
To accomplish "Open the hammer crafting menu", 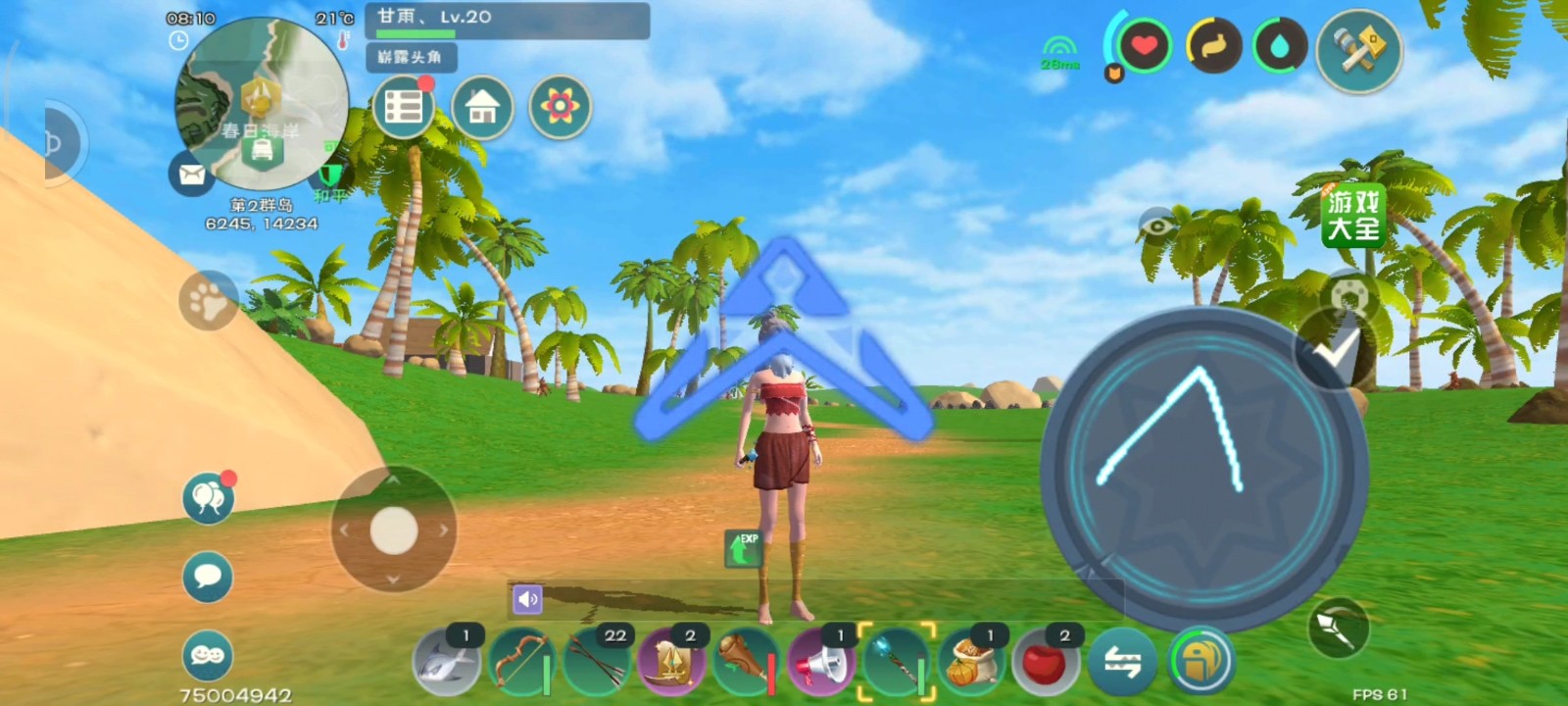I will (x=1359, y=50).
